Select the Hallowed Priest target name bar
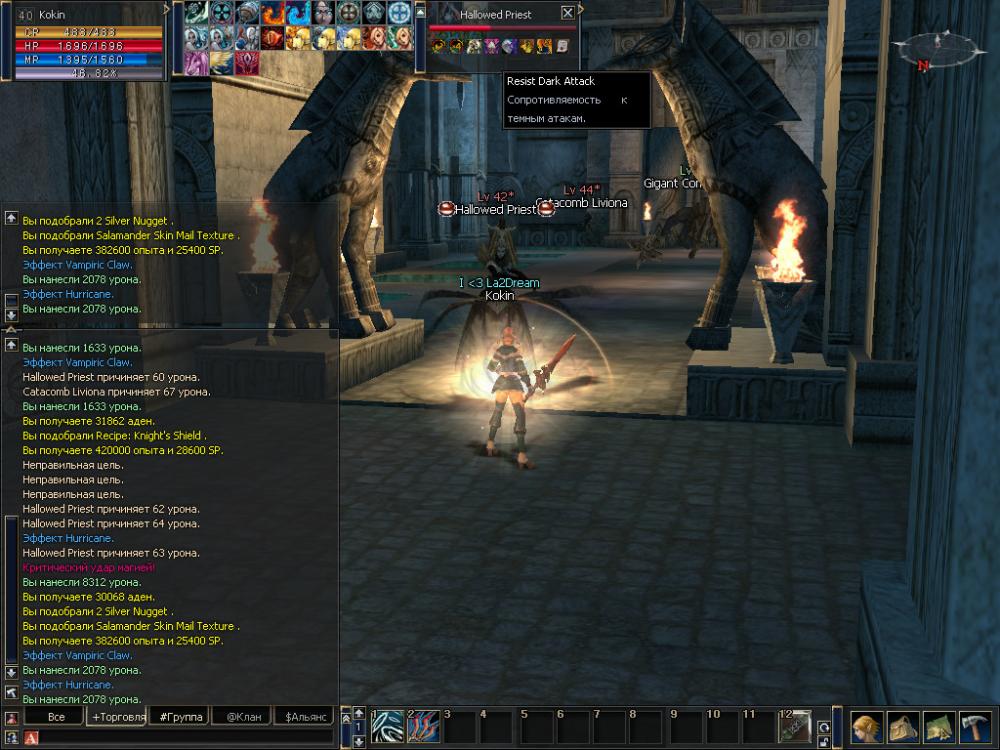The image size is (1000, 750). [496, 15]
